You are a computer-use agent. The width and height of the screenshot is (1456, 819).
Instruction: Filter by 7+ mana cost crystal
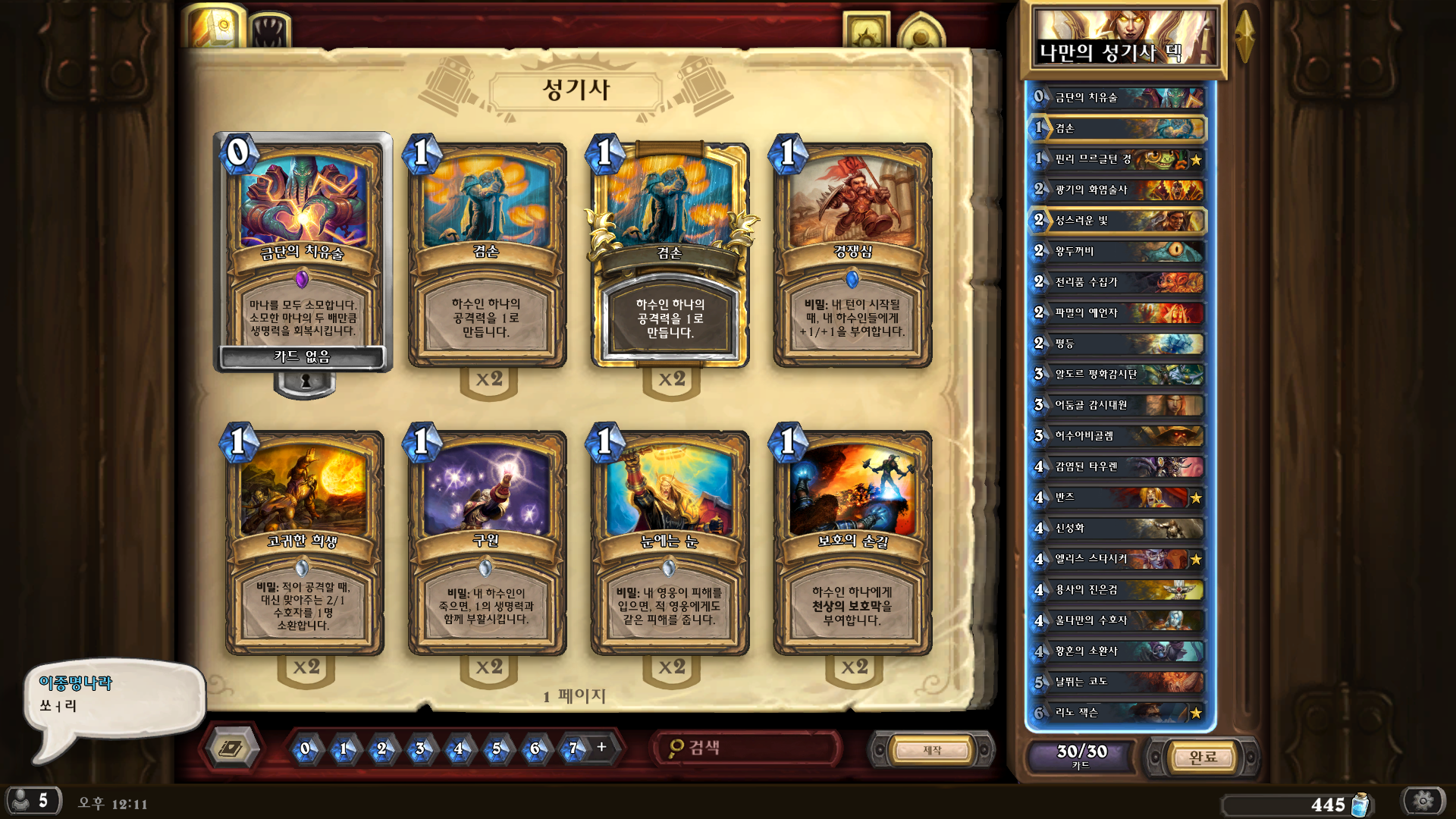point(574,748)
